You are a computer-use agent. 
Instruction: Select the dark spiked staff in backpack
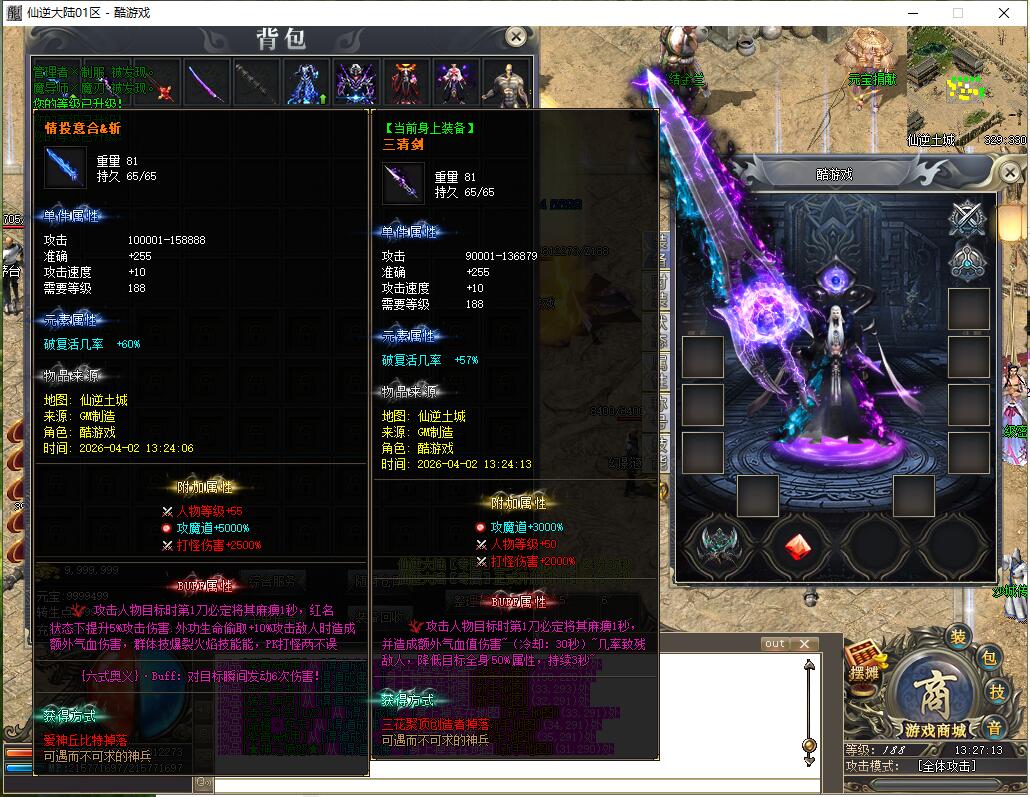[257, 83]
